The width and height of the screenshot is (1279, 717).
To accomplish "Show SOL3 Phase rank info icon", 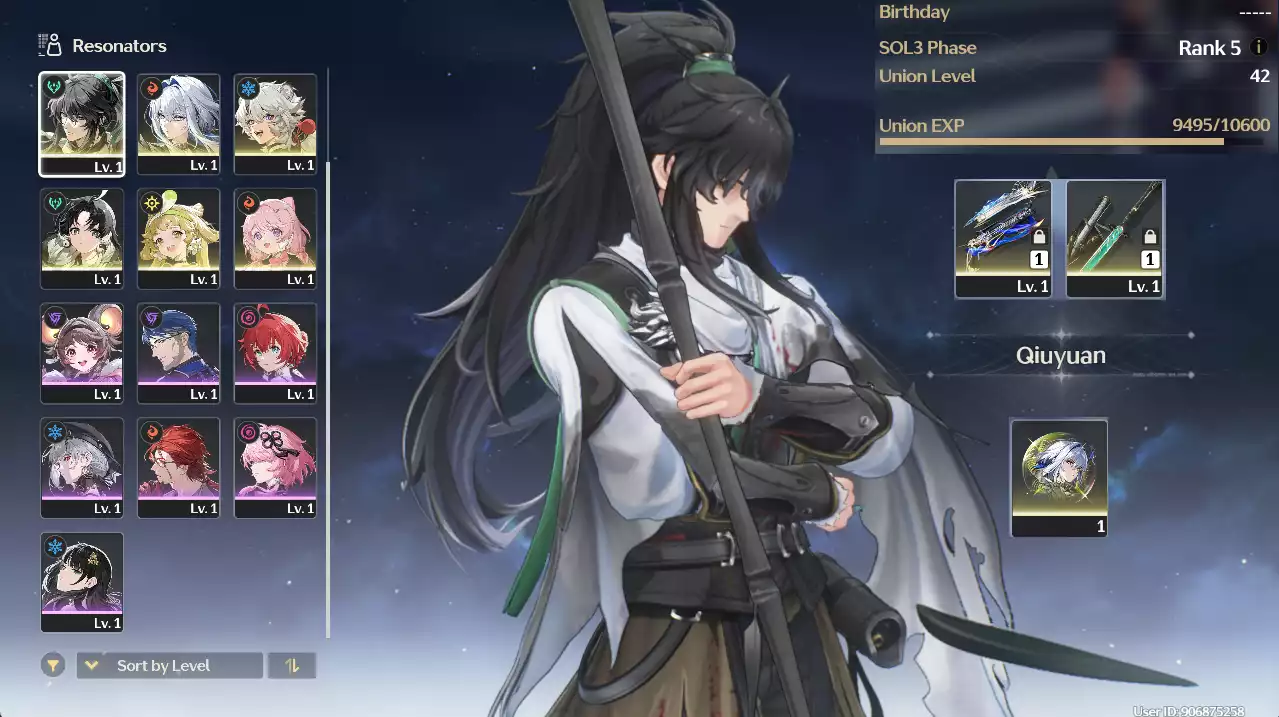I will (x=1259, y=47).
